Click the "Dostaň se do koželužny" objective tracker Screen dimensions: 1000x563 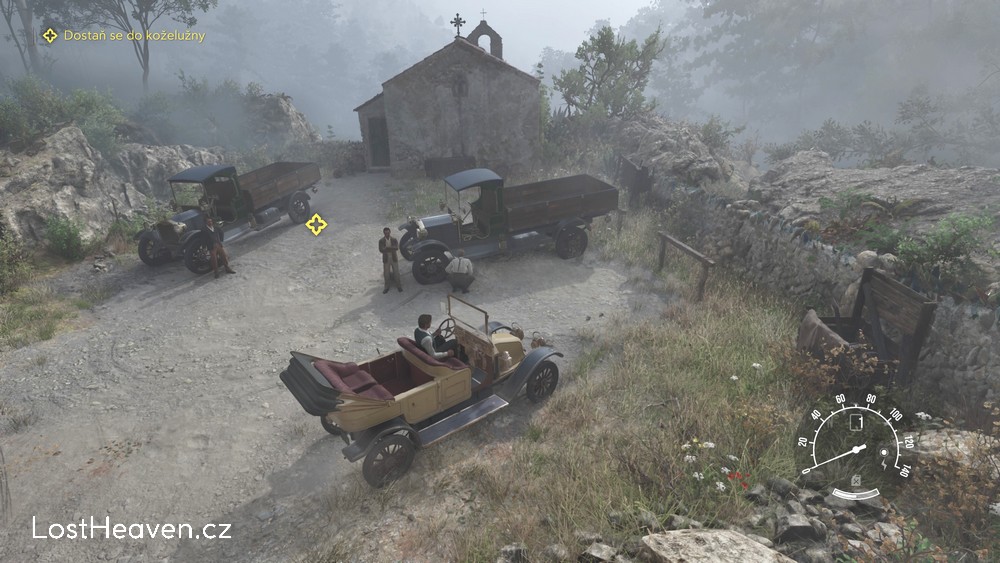pyautogui.click(x=124, y=36)
